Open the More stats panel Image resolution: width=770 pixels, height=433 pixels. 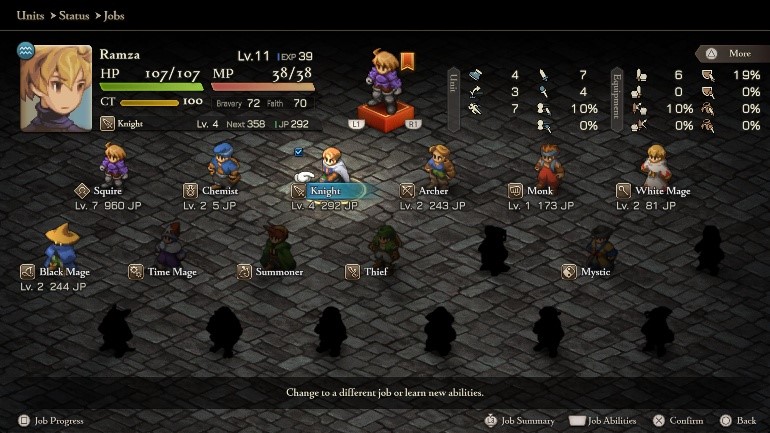tap(727, 53)
